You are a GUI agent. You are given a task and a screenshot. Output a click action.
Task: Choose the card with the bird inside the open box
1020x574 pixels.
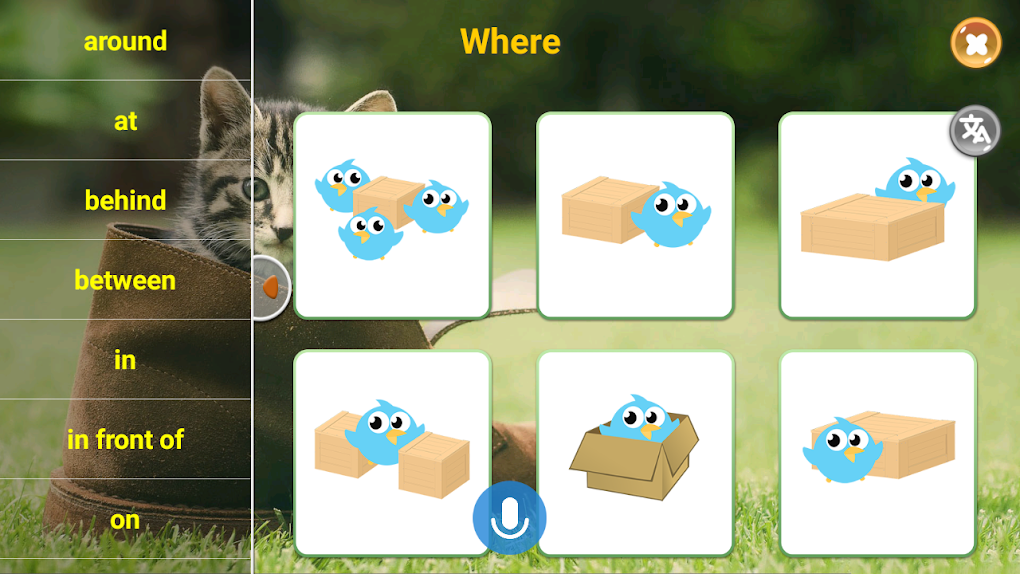pyautogui.click(x=635, y=452)
